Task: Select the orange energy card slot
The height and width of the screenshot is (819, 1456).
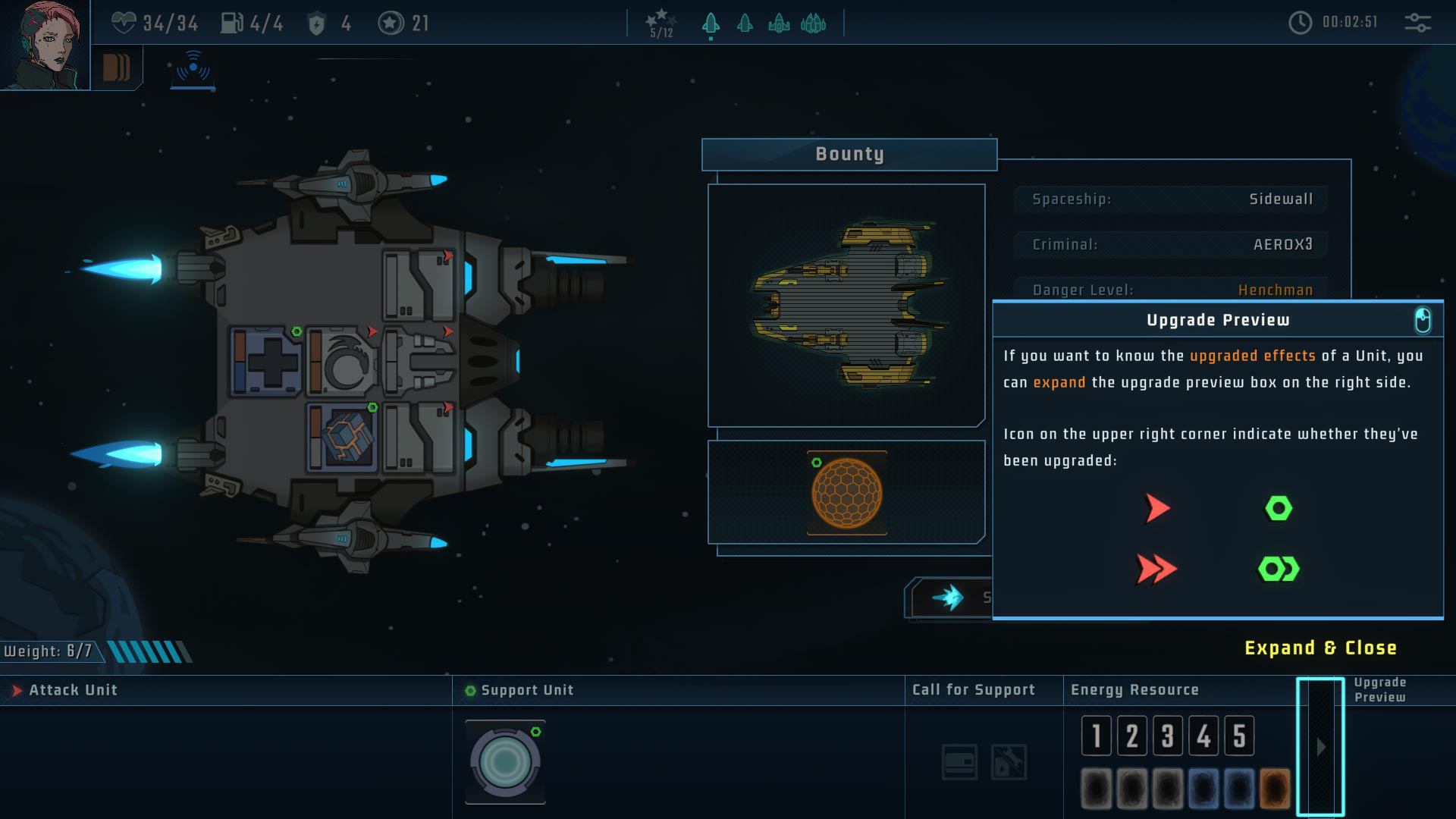Action: [x=1275, y=789]
